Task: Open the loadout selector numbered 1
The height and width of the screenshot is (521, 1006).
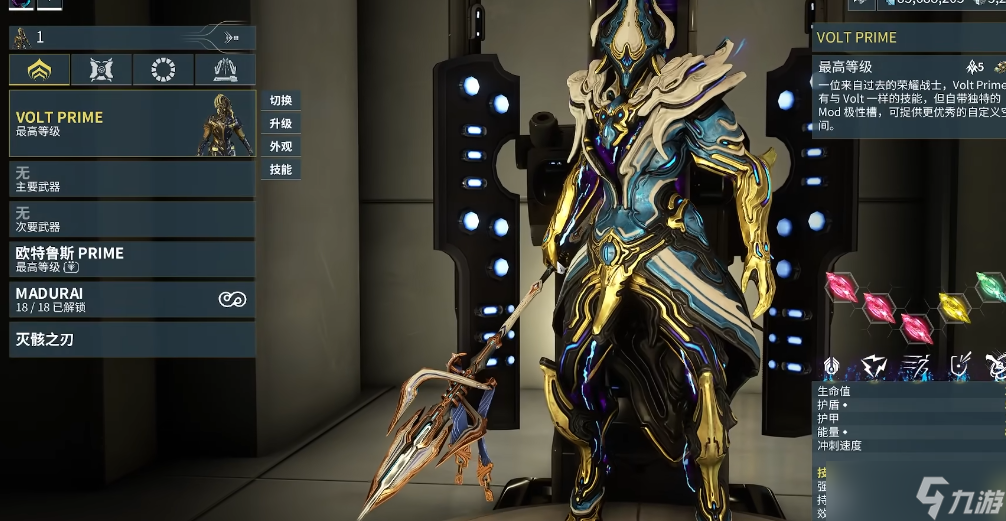Action: click(132, 38)
